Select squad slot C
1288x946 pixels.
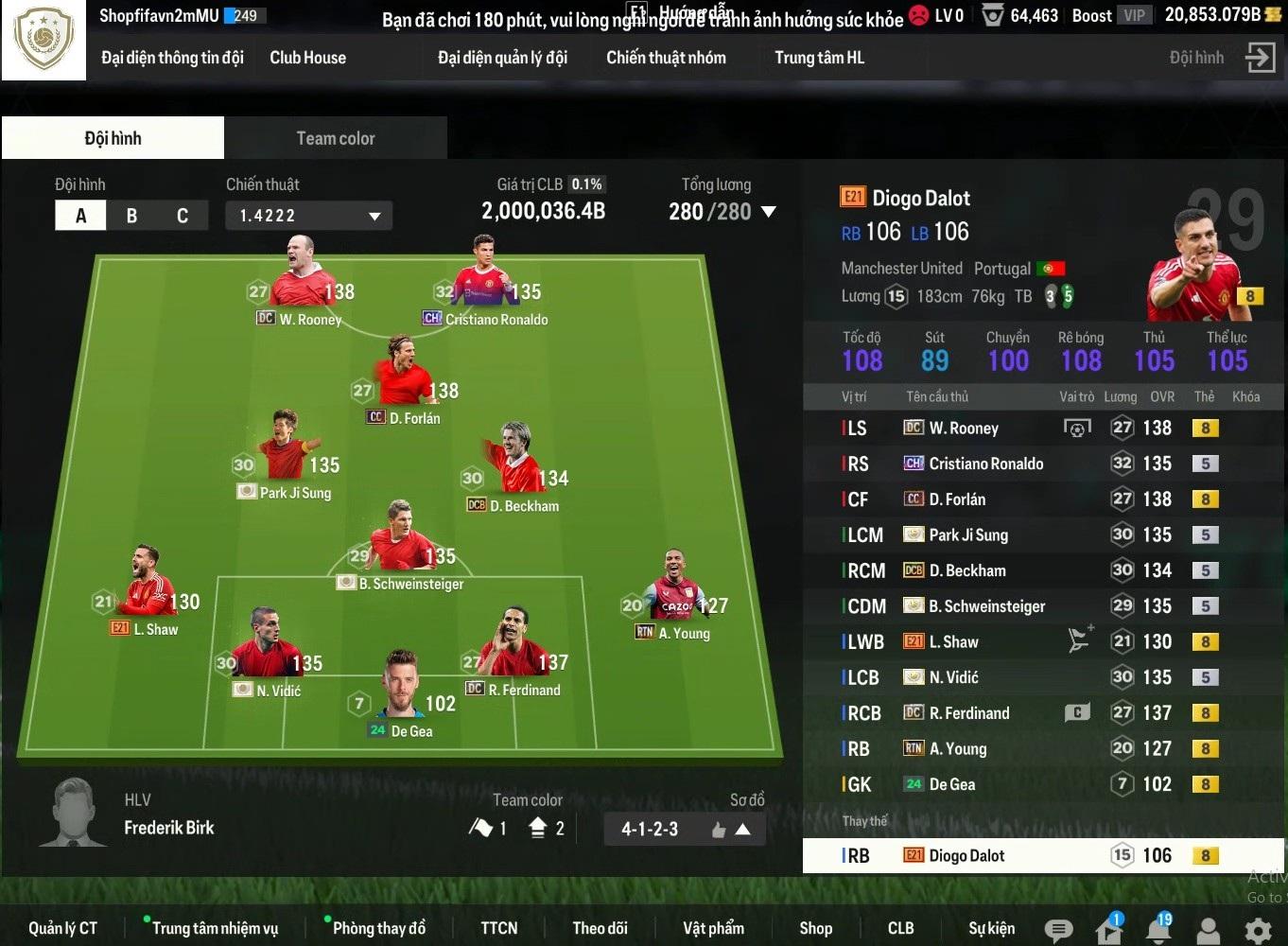[183, 216]
